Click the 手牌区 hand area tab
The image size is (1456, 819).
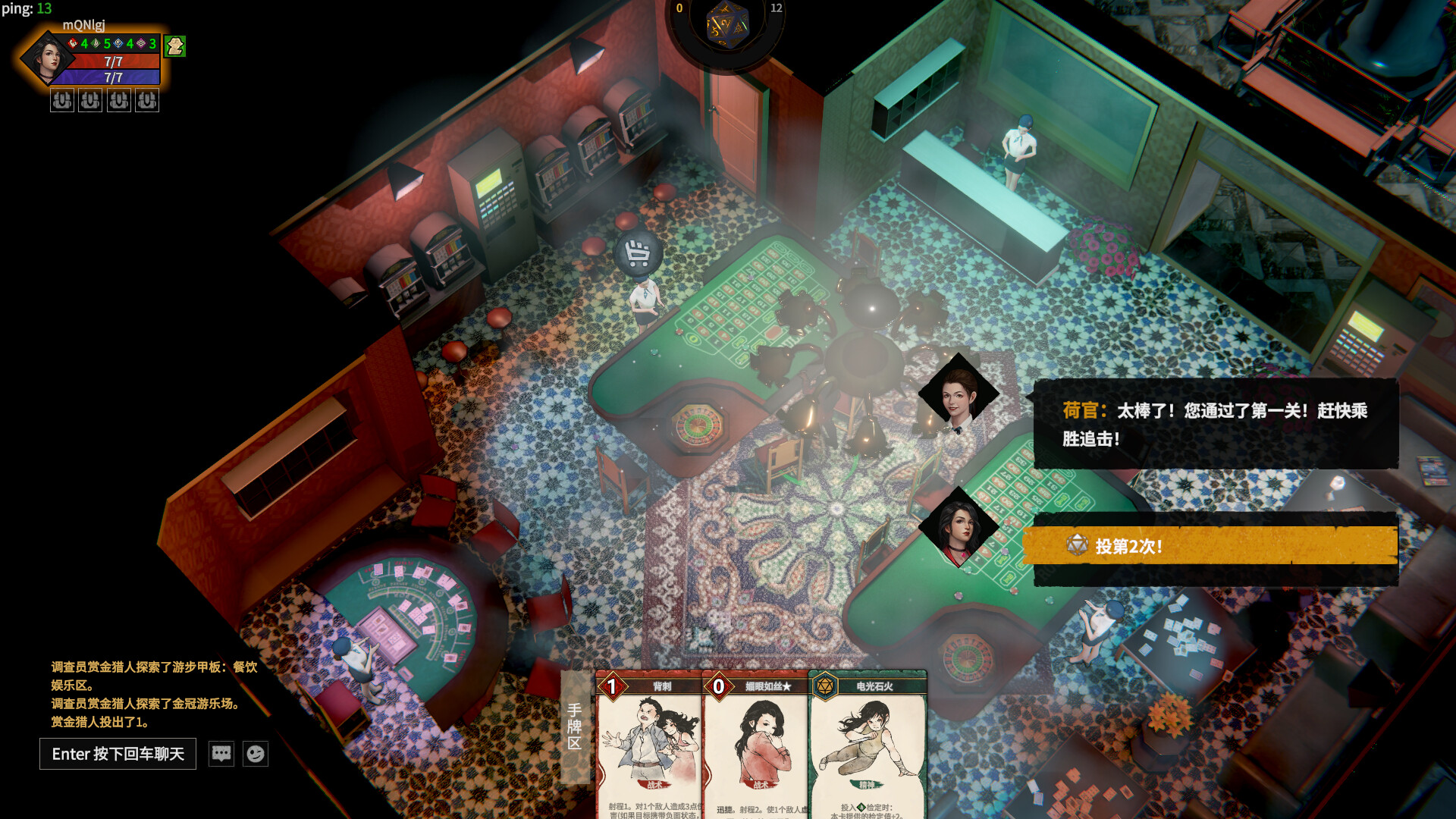click(x=575, y=726)
